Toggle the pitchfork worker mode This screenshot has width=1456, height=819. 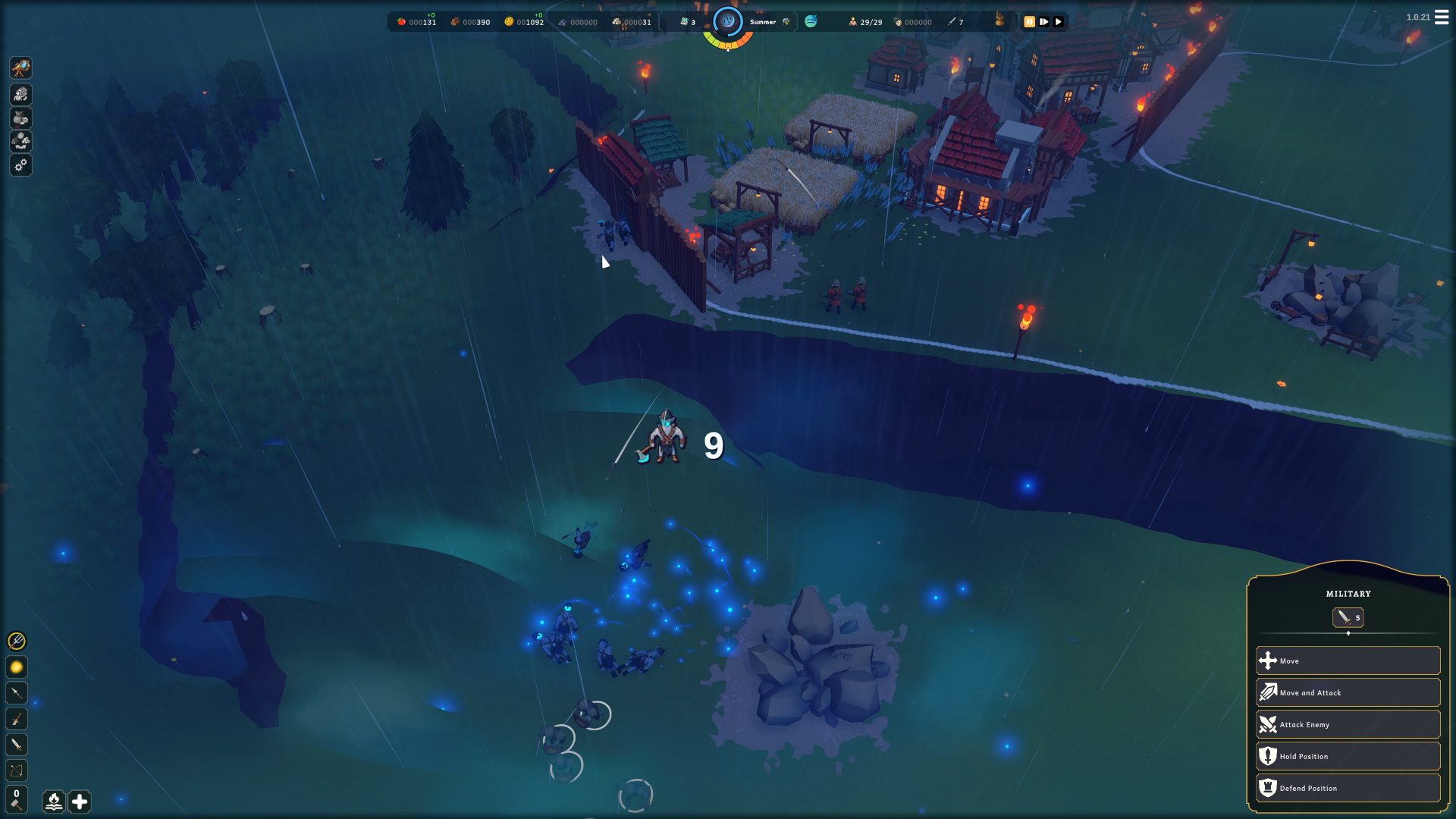(x=17, y=642)
